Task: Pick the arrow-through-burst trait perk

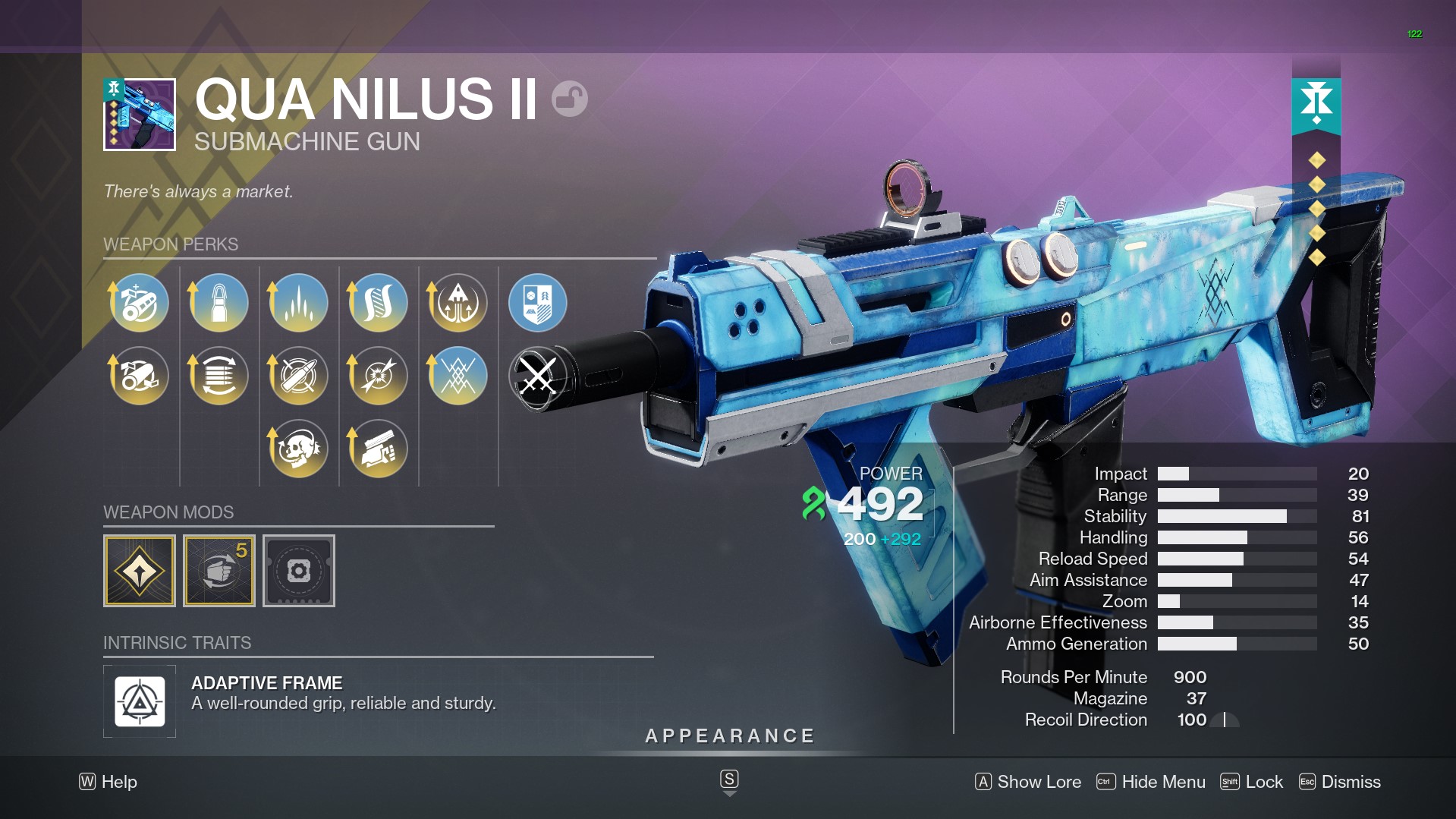Action: click(379, 376)
